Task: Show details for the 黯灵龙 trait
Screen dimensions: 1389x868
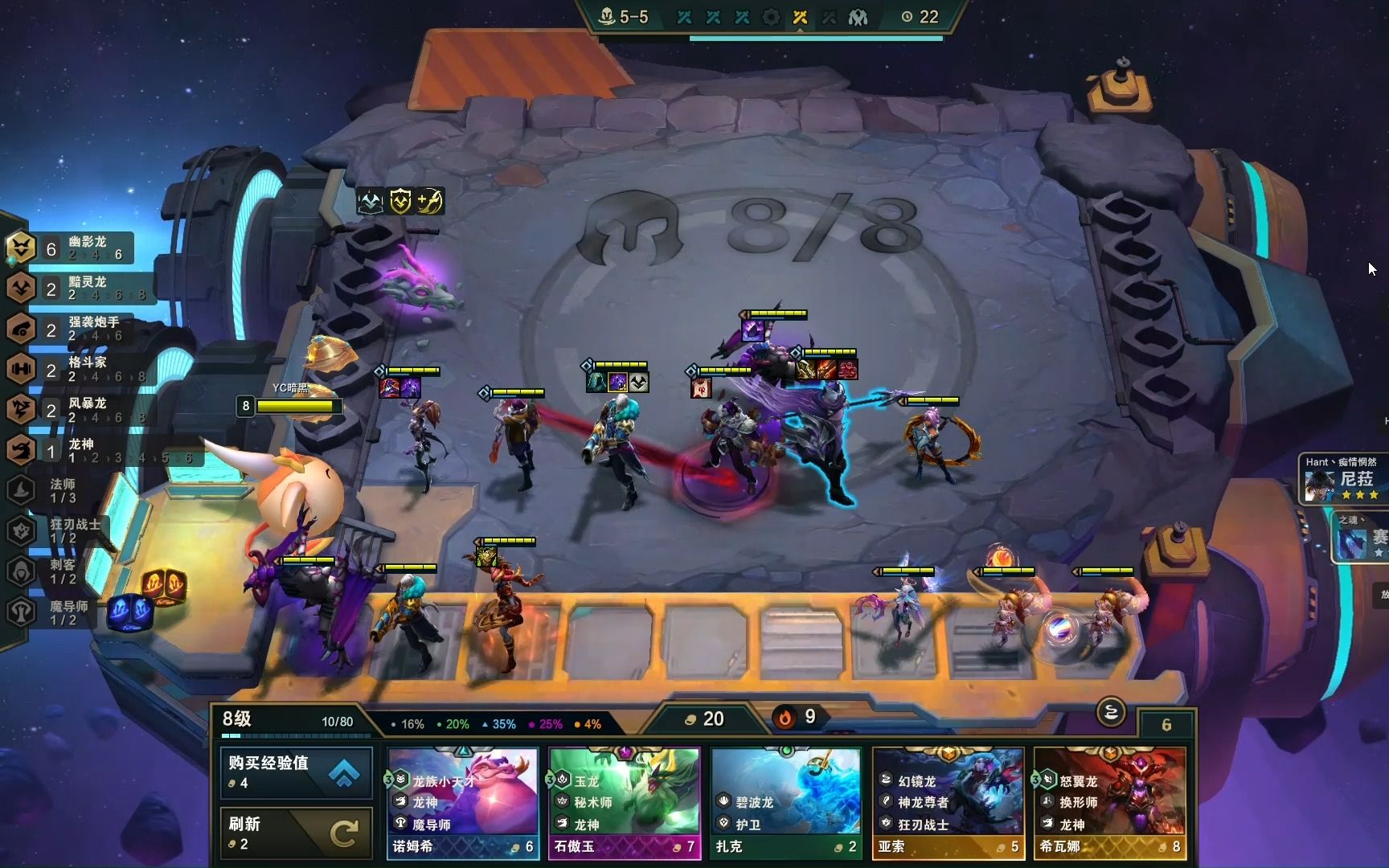Action: [x=71, y=289]
